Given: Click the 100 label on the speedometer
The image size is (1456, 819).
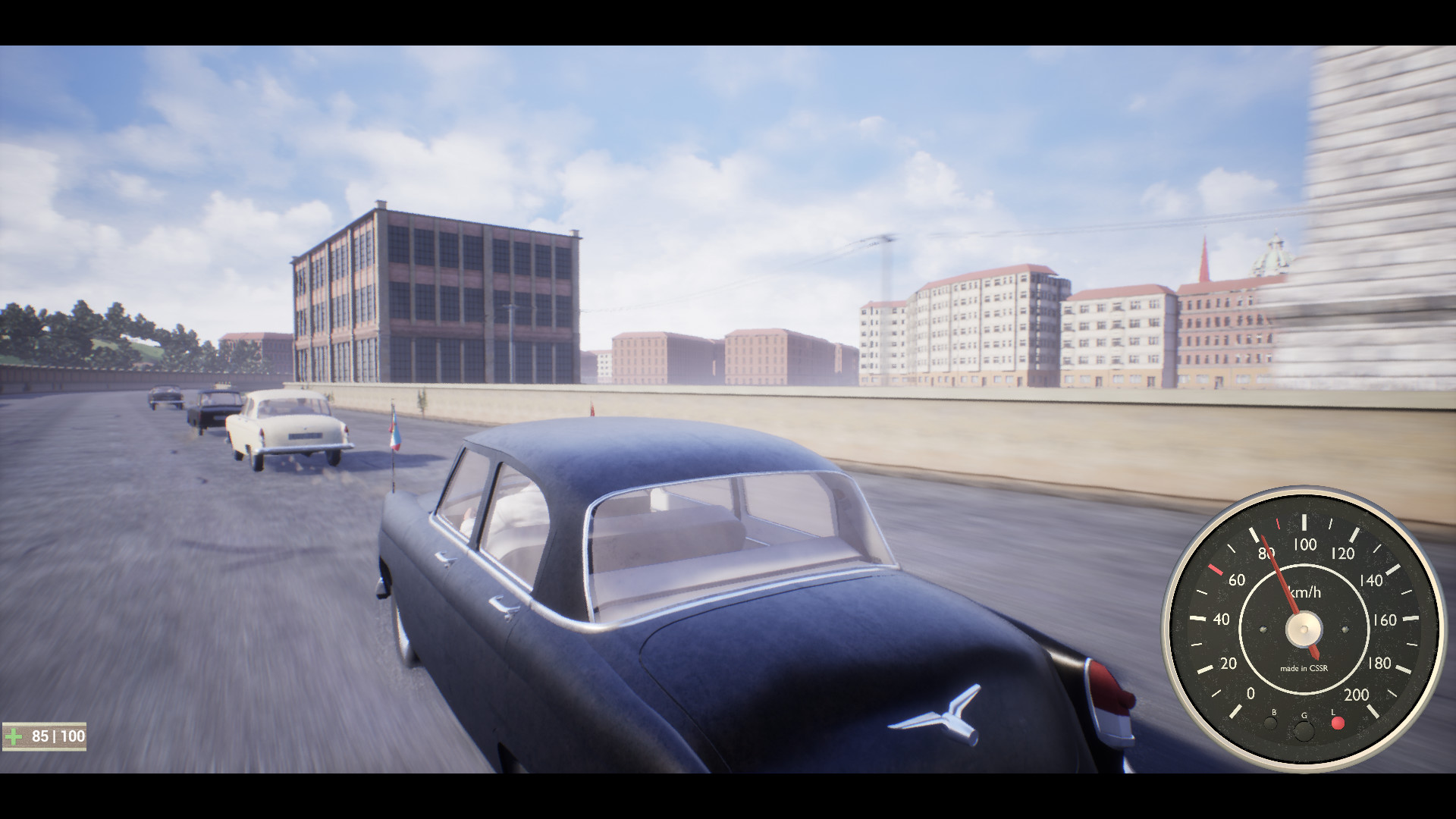Looking at the screenshot, I should coord(1305,544).
